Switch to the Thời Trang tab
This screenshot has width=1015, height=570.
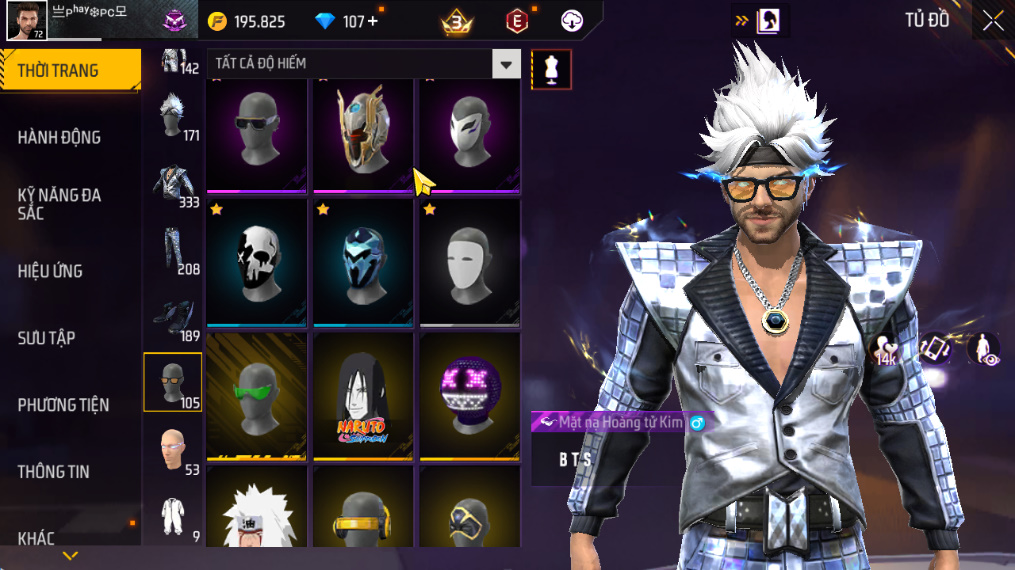(70, 70)
